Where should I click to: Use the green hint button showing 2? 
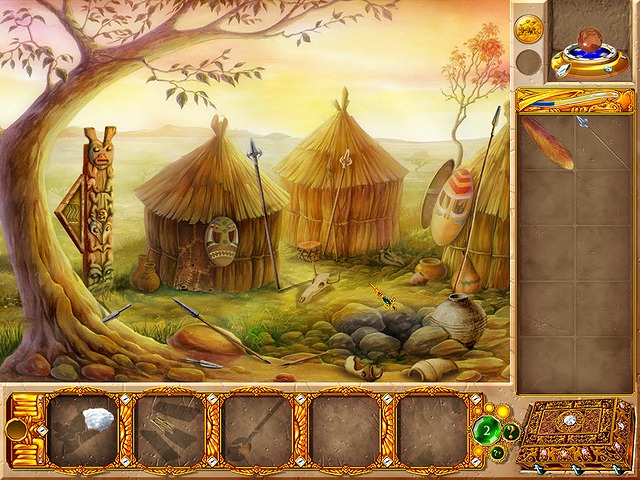(x=489, y=431)
